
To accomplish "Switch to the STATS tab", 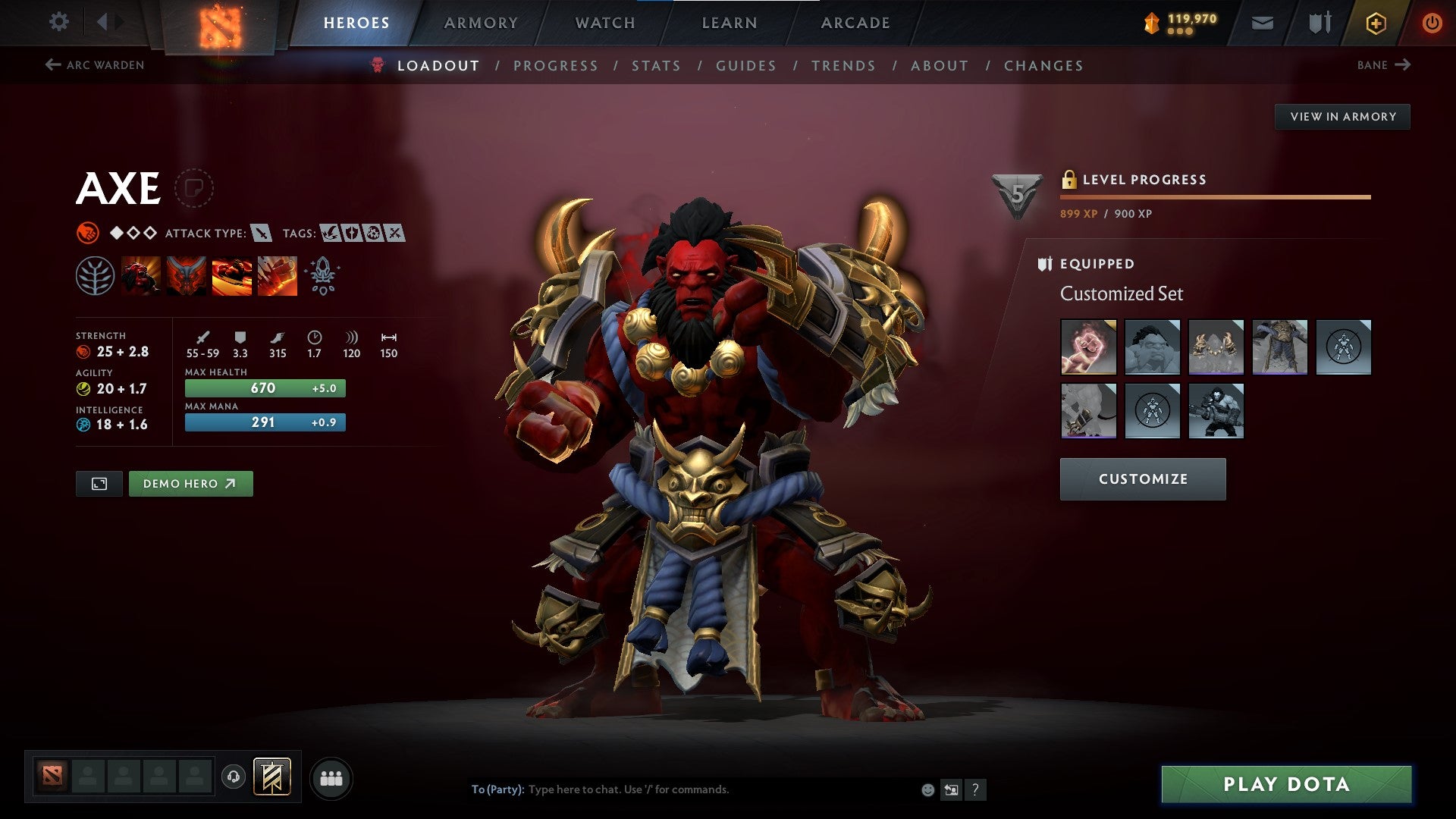I will coord(656,65).
